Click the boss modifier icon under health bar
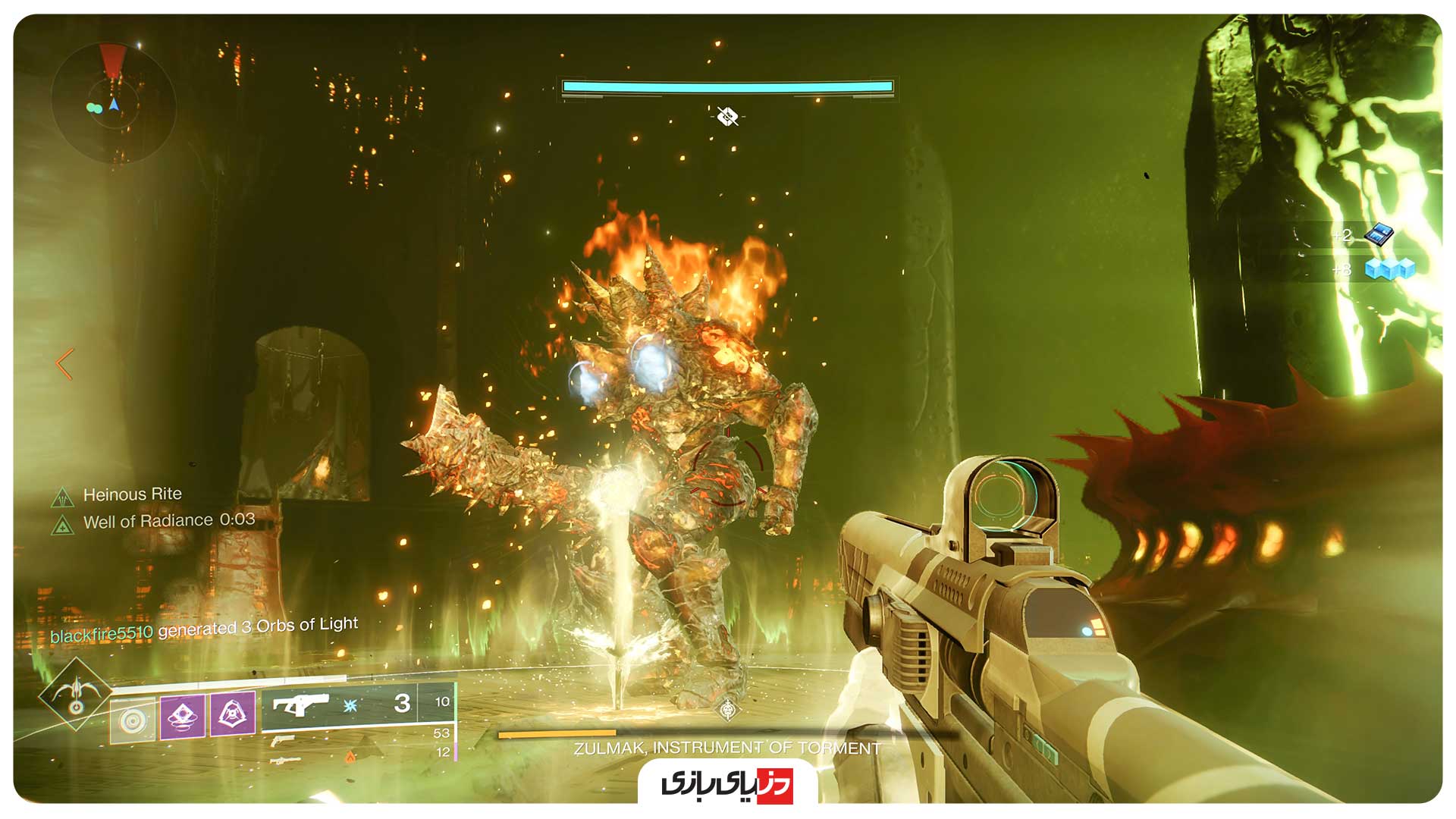The height and width of the screenshot is (819, 1456). coord(727,117)
